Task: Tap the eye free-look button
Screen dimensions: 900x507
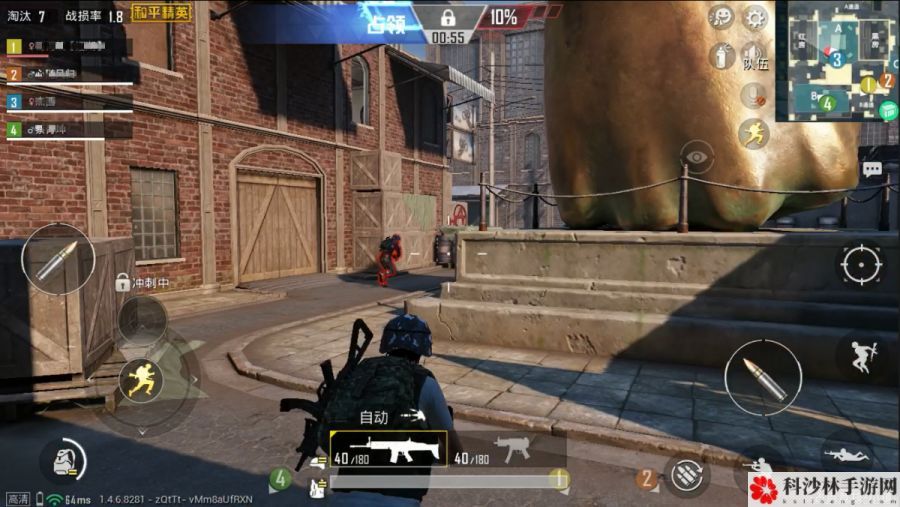Action: tap(696, 157)
